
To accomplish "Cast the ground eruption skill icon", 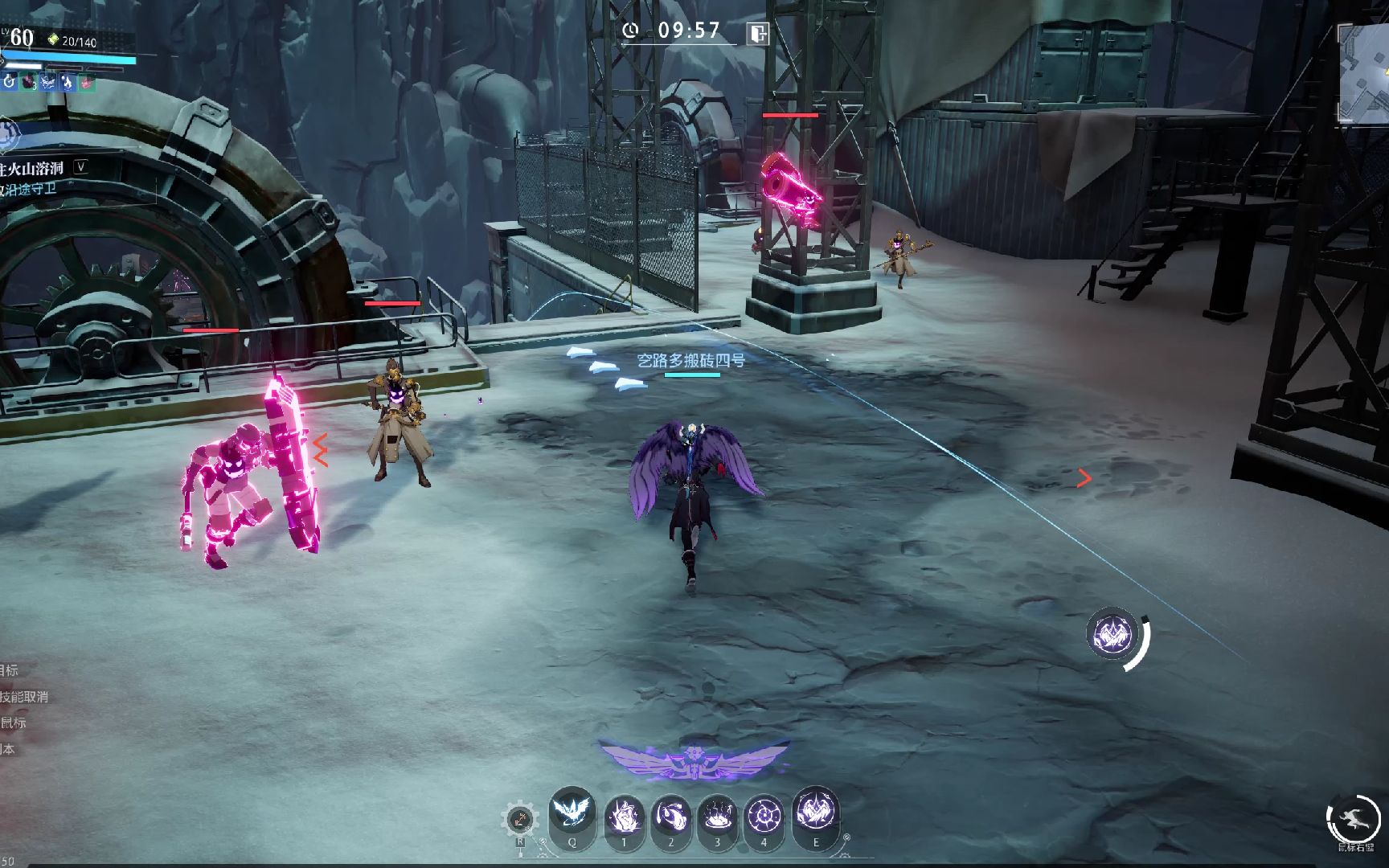I will [718, 817].
